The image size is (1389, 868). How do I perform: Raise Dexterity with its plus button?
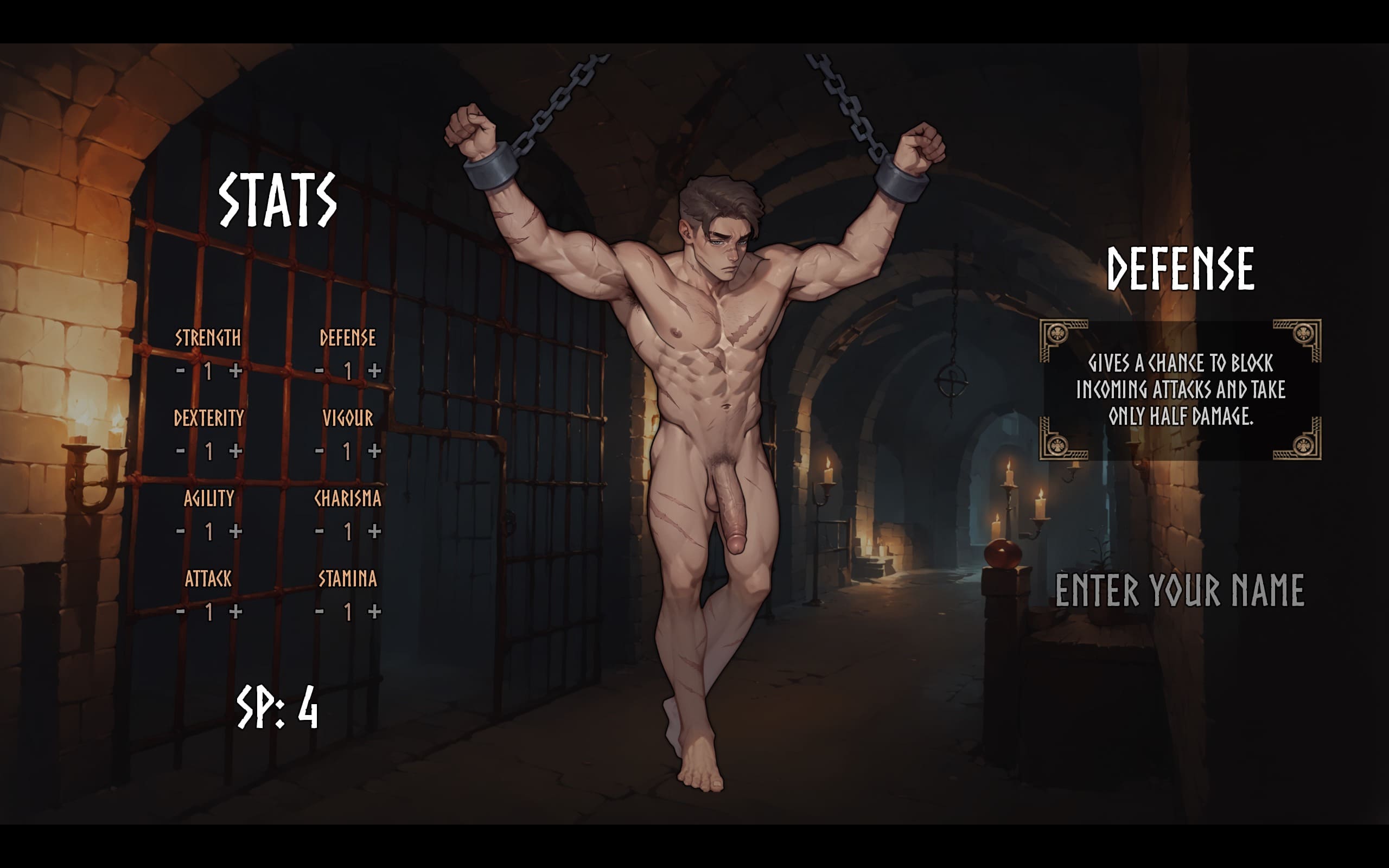coord(235,451)
